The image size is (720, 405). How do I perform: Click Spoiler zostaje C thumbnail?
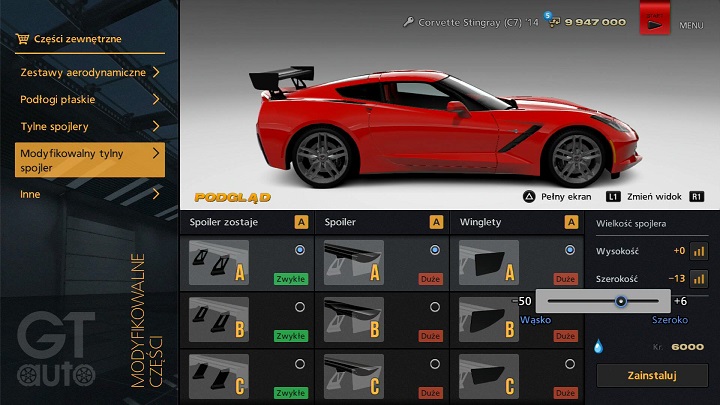click(x=218, y=378)
